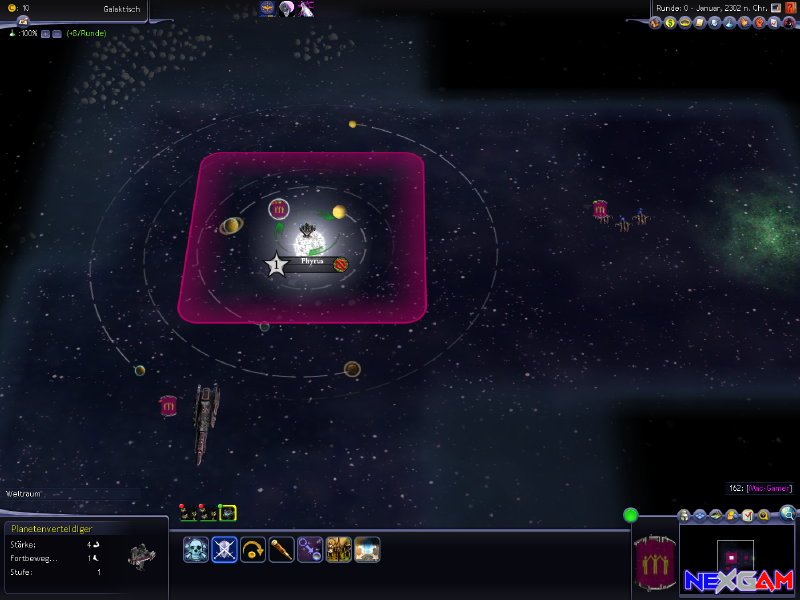Viewport: 800px width, 600px height.
Task: Activate the skull-and-crossbones unit action
Action: tap(196, 549)
